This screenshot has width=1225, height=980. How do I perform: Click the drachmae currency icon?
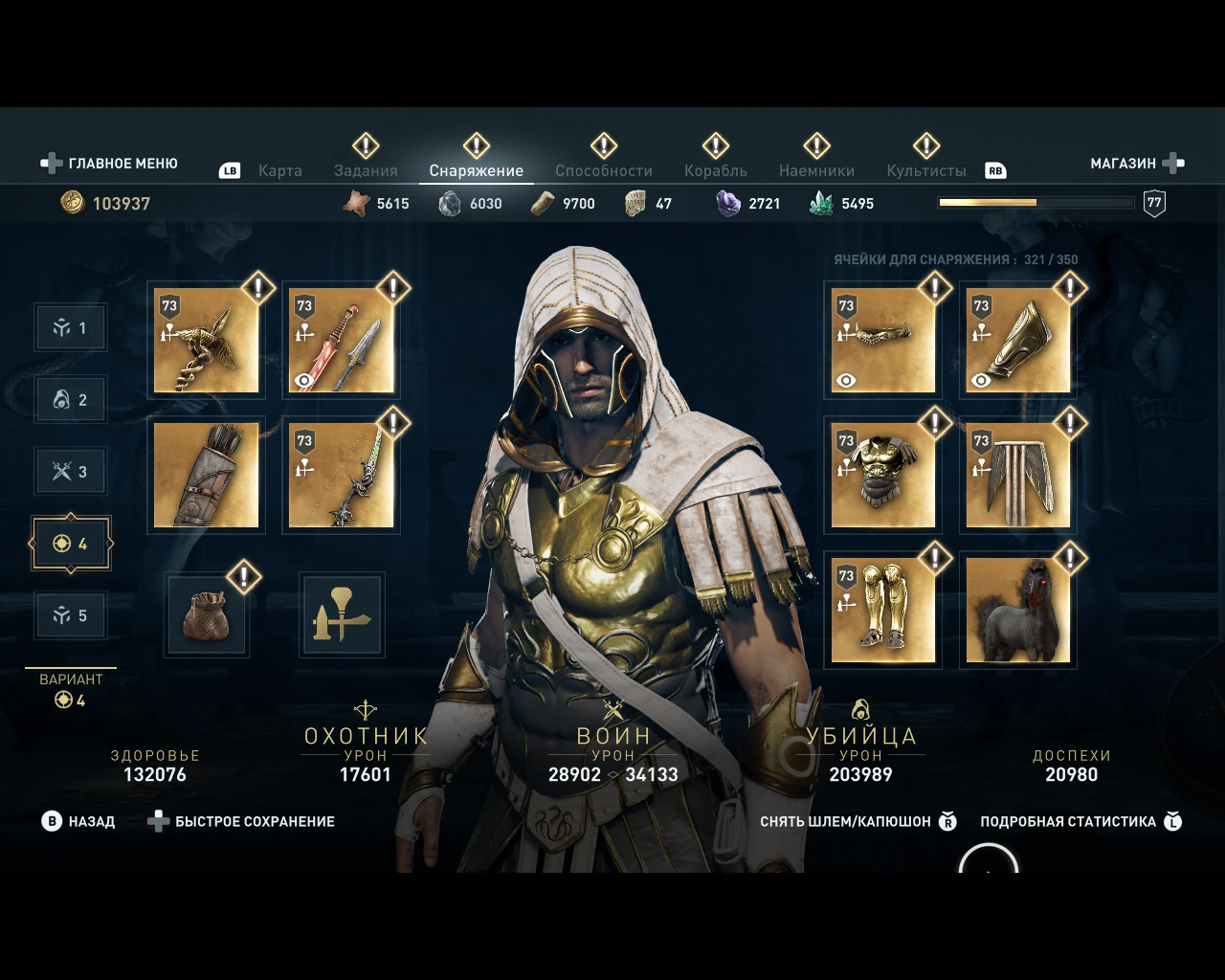[72, 203]
